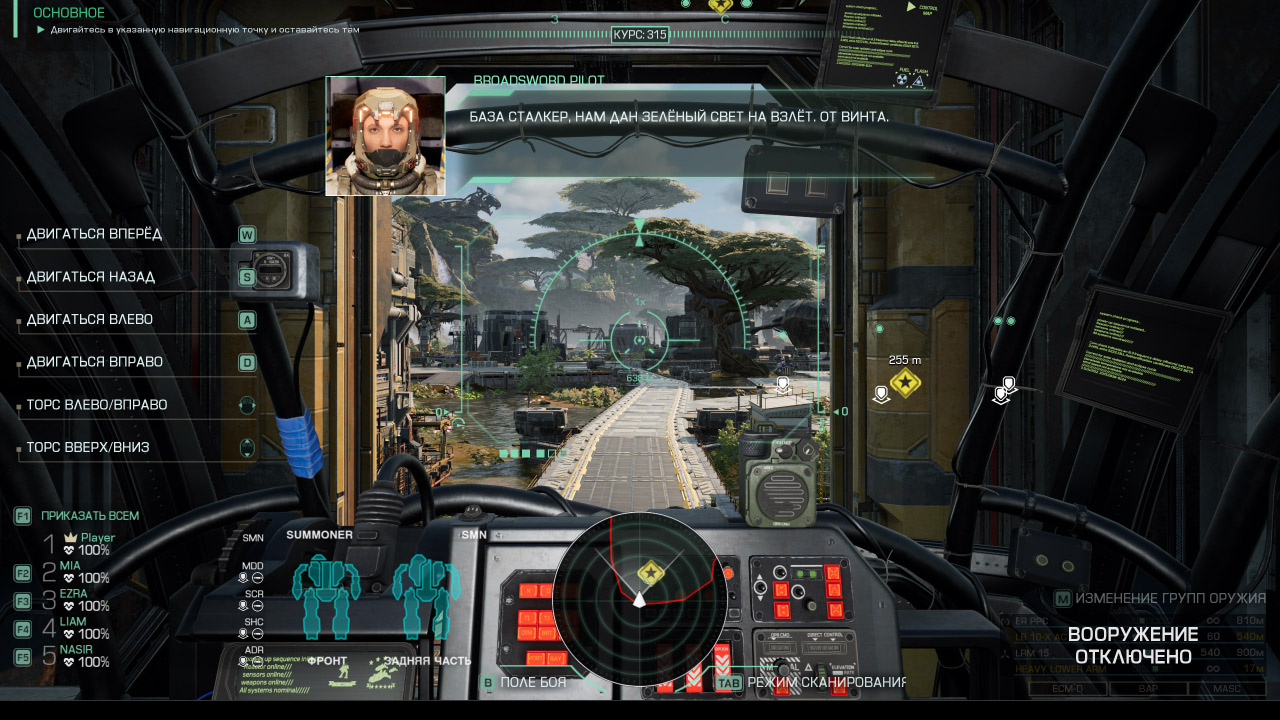Toggle the MASC indicator

coord(1228,688)
